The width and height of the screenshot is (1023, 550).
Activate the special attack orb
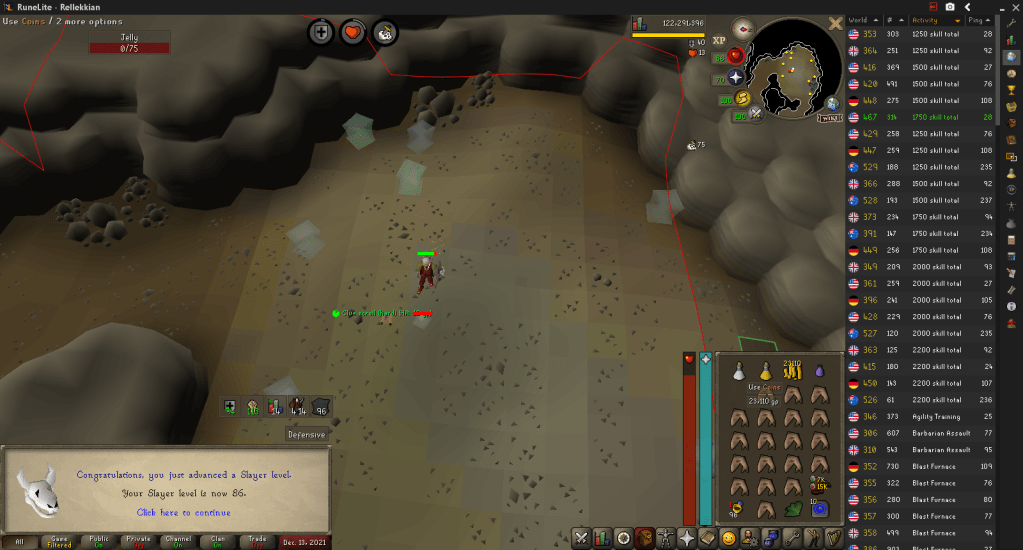coord(757,115)
